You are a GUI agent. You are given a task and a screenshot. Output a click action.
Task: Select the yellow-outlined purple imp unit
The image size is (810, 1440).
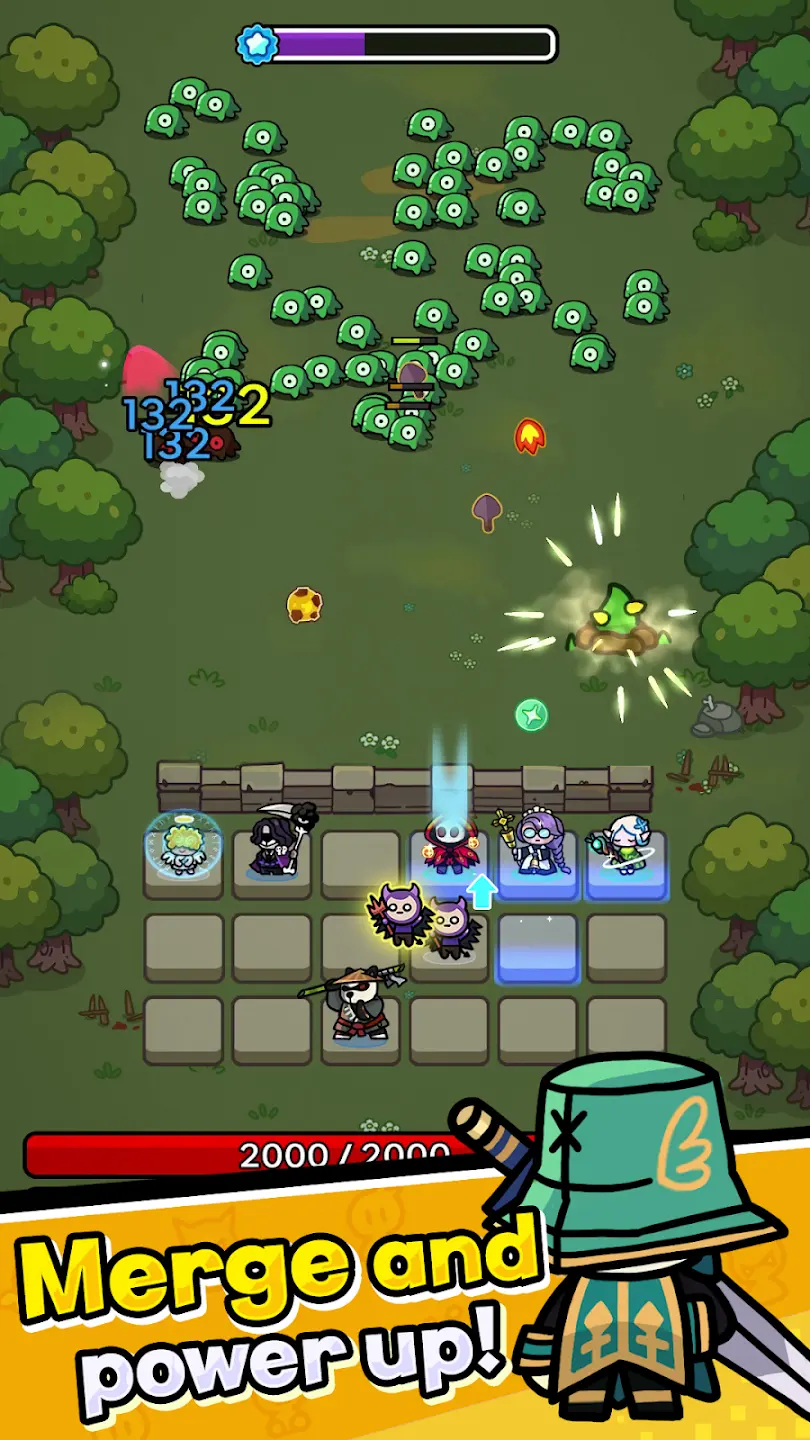click(404, 911)
